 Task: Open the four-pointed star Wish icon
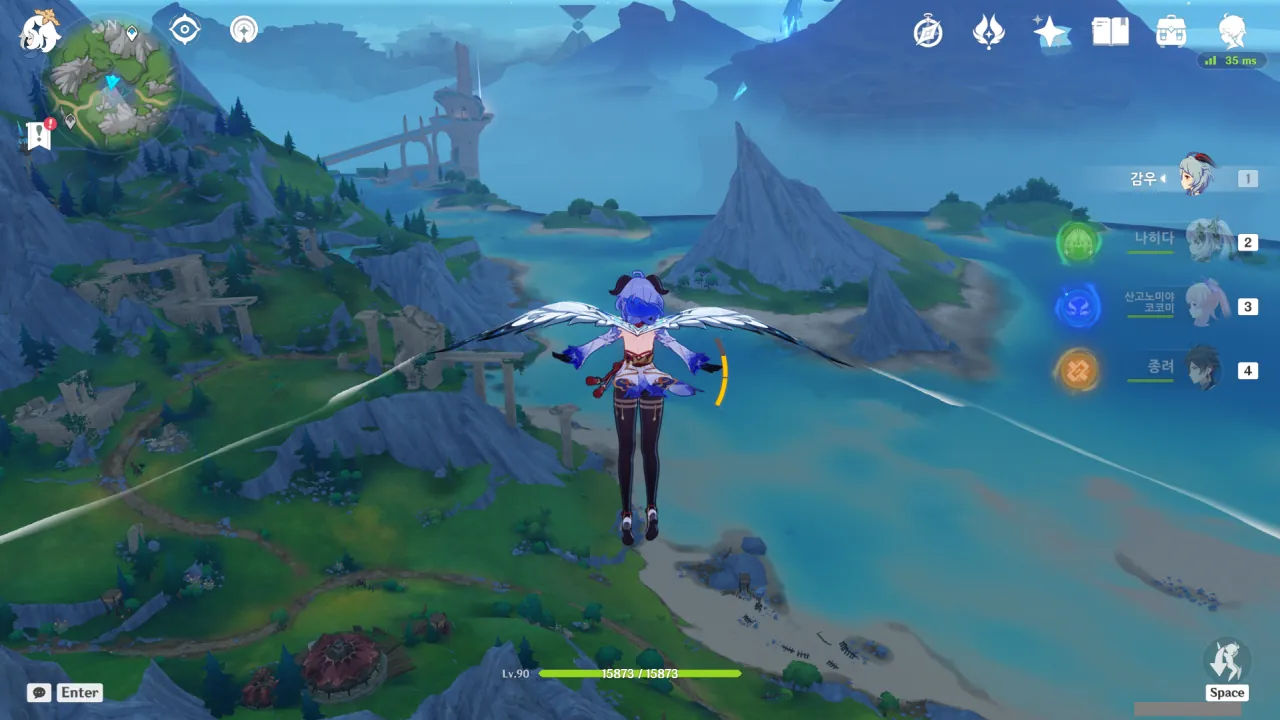click(1050, 32)
